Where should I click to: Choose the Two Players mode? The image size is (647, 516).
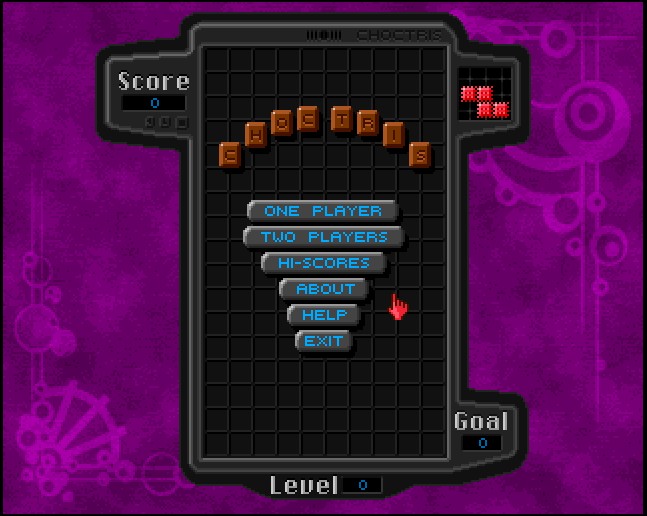(x=323, y=237)
